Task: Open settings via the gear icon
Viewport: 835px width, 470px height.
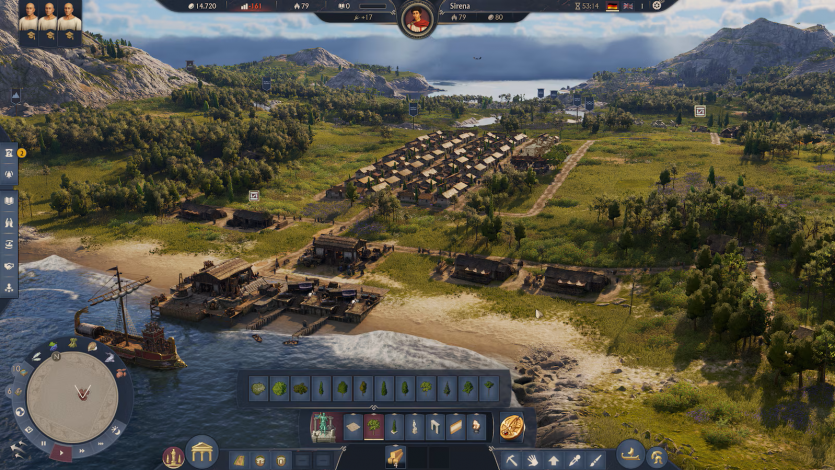Action: (x=657, y=6)
